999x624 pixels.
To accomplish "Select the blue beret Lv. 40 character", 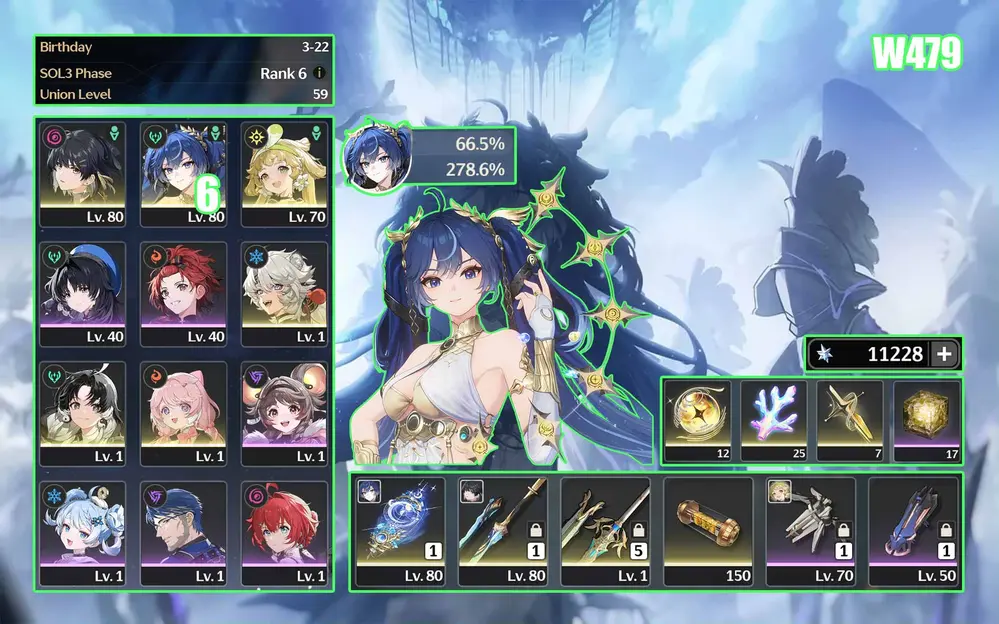I will pyautogui.click(x=83, y=294).
